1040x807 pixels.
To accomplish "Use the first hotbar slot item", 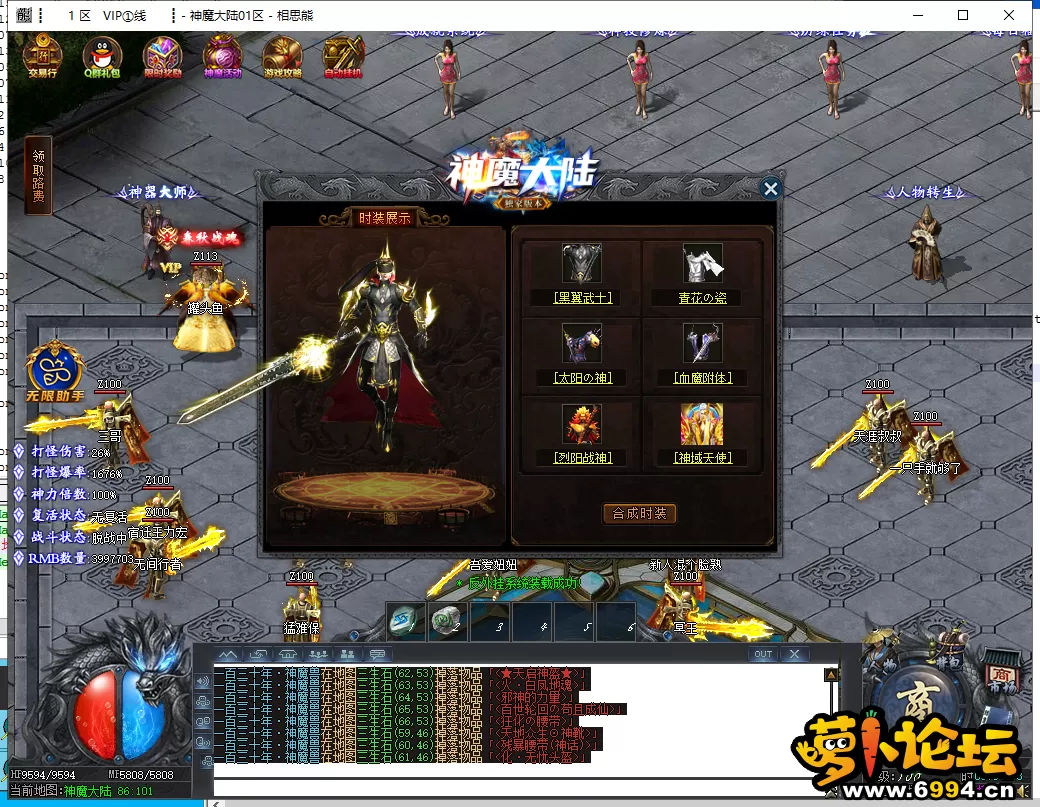I will [x=407, y=621].
